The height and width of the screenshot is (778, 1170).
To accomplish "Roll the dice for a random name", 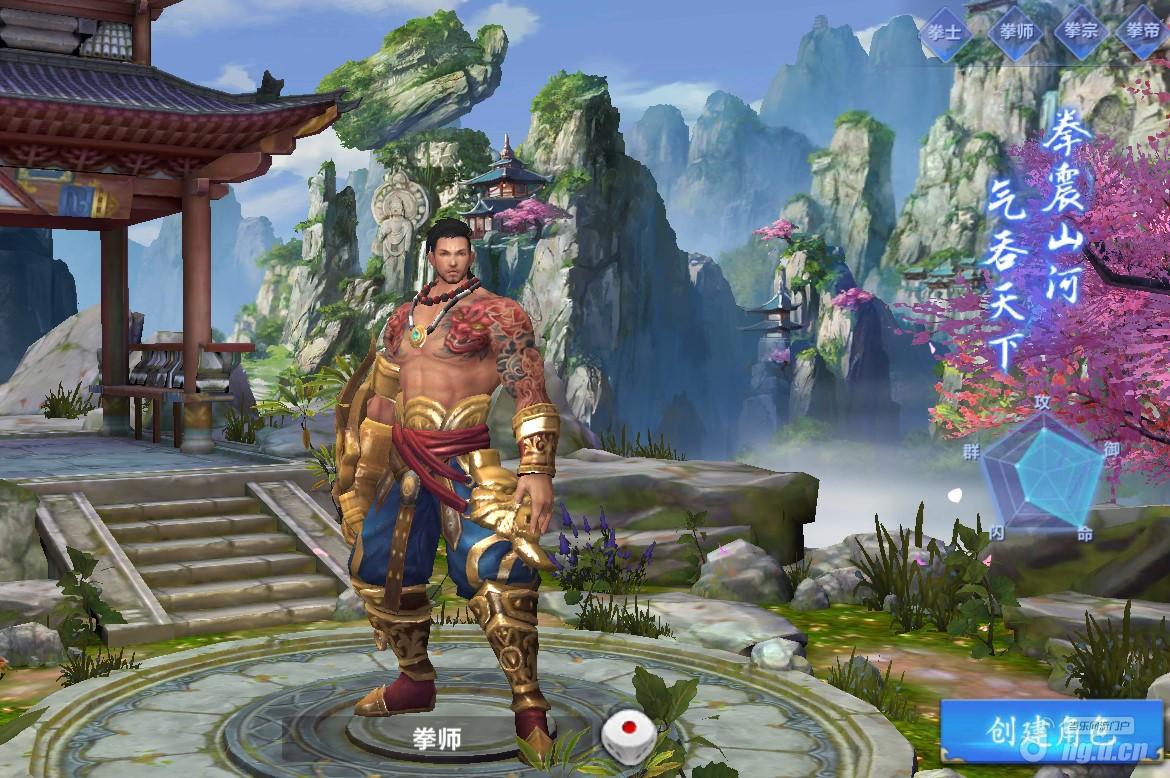I will coord(623,737).
